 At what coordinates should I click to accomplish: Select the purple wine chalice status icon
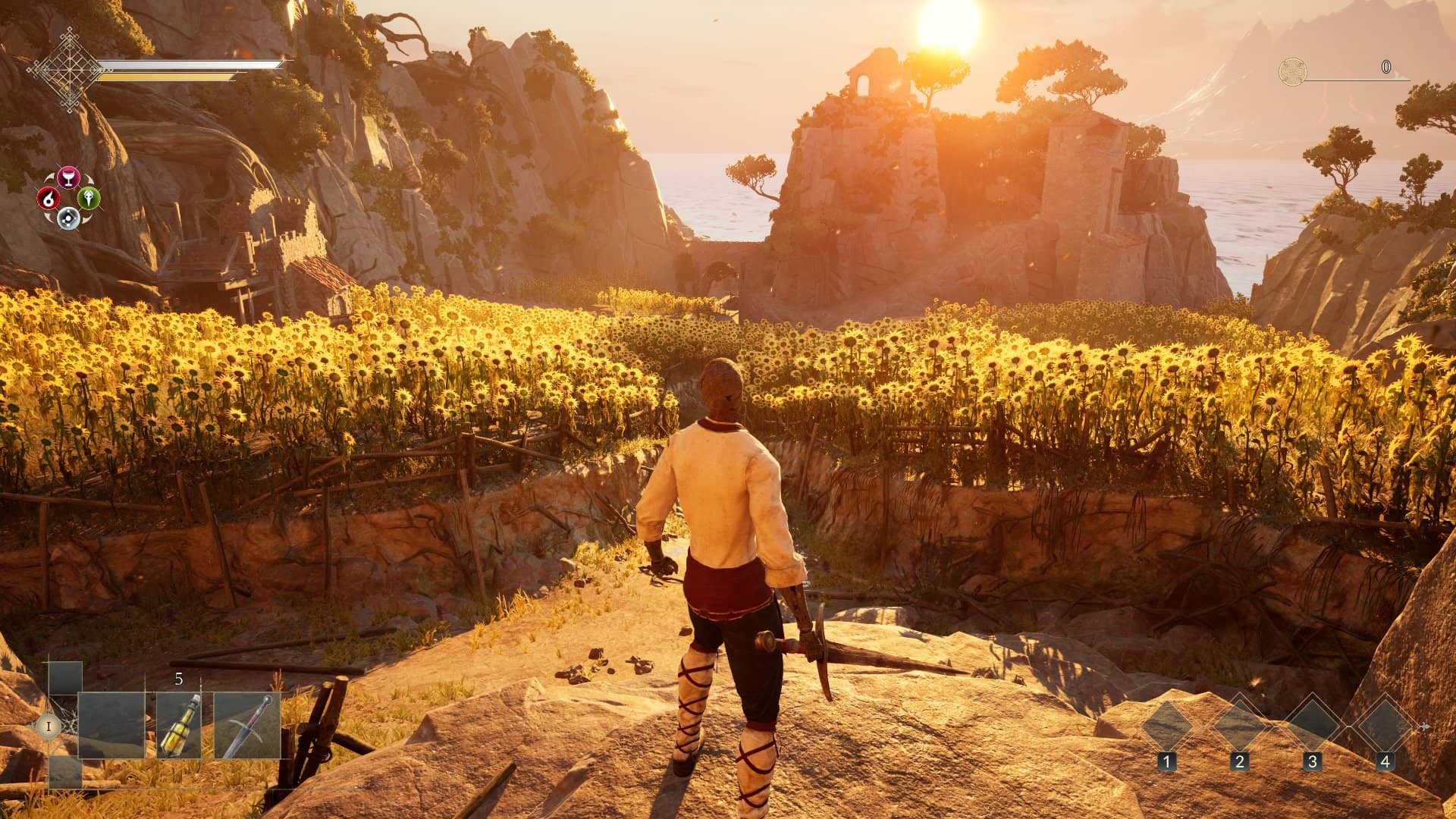pyautogui.click(x=68, y=176)
